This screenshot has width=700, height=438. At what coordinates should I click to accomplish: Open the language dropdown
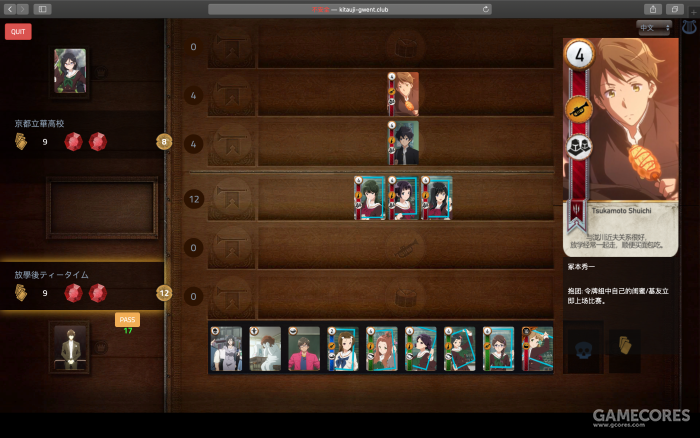[652, 27]
